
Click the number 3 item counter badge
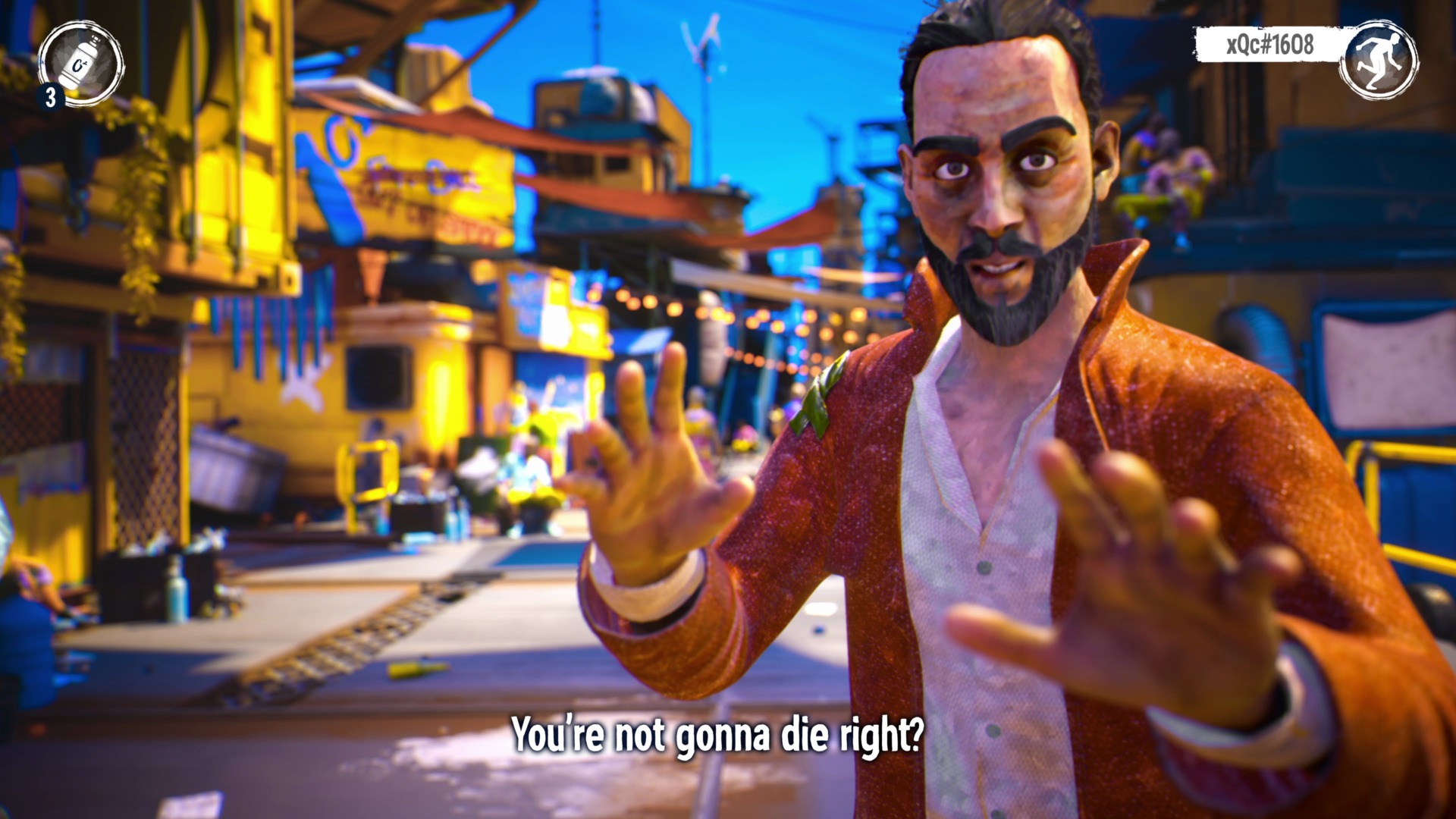(x=49, y=97)
